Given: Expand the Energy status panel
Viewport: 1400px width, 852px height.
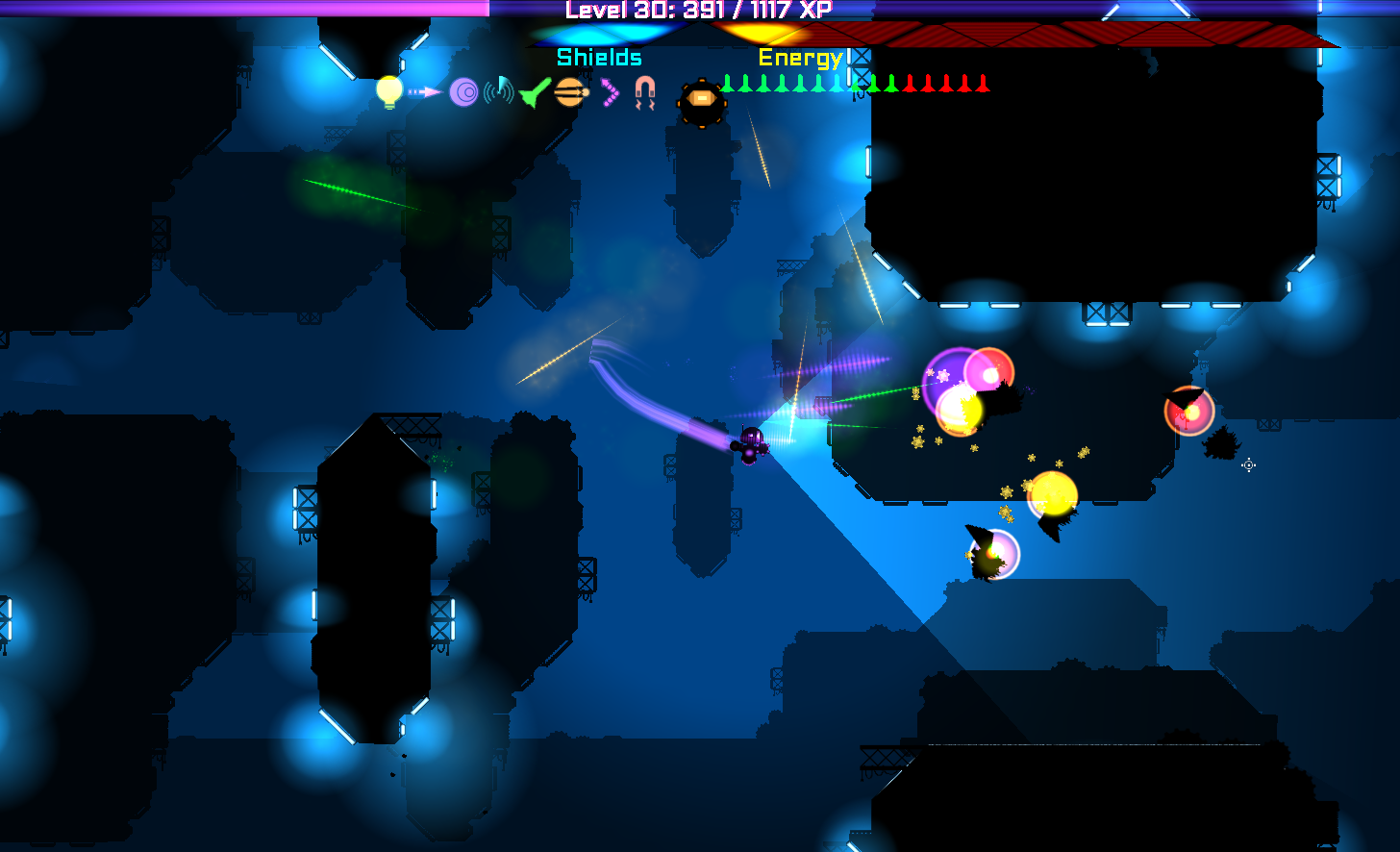Looking at the screenshot, I should (x=801, y=57).
